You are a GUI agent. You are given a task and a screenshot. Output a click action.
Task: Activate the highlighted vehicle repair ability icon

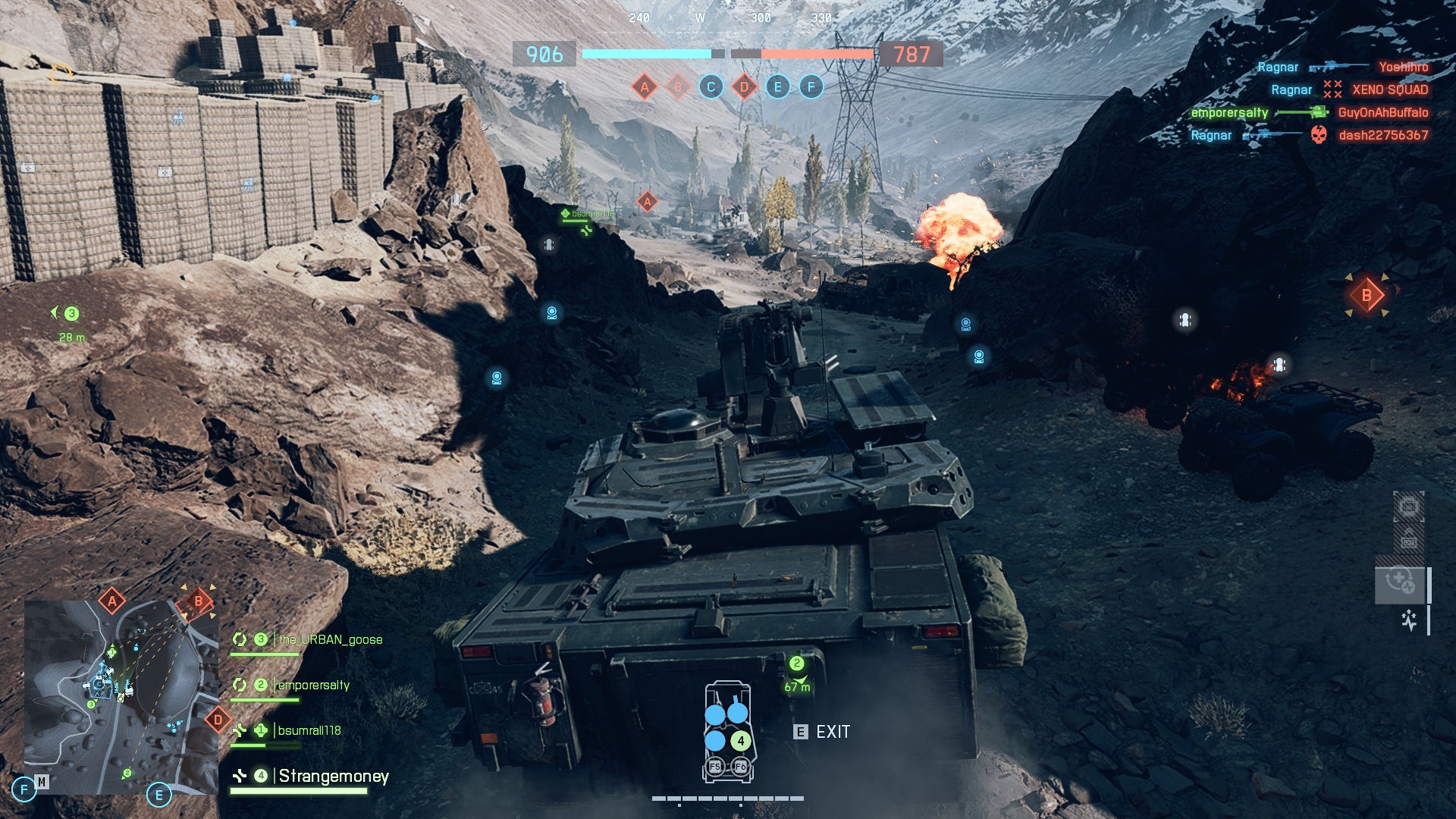pyautogui.click(x=1400, y=583)
